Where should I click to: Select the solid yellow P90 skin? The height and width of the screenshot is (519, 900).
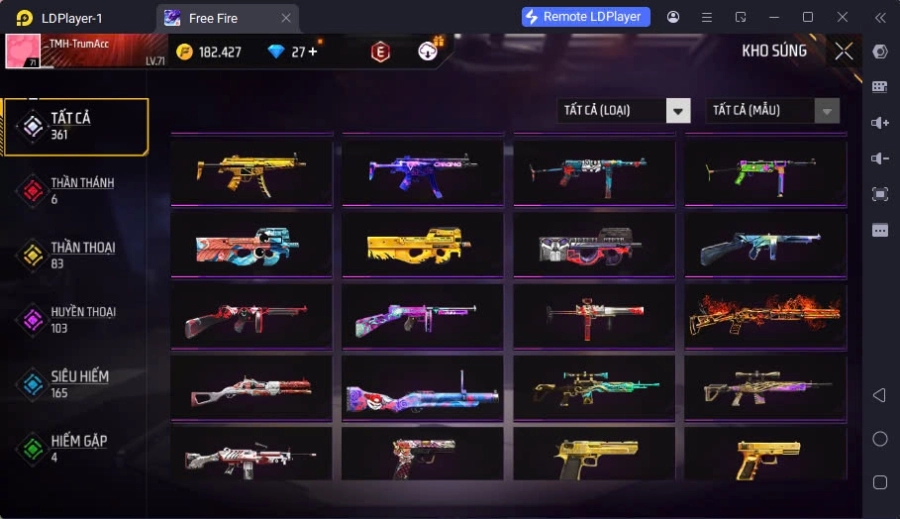(x=423, y=244)
